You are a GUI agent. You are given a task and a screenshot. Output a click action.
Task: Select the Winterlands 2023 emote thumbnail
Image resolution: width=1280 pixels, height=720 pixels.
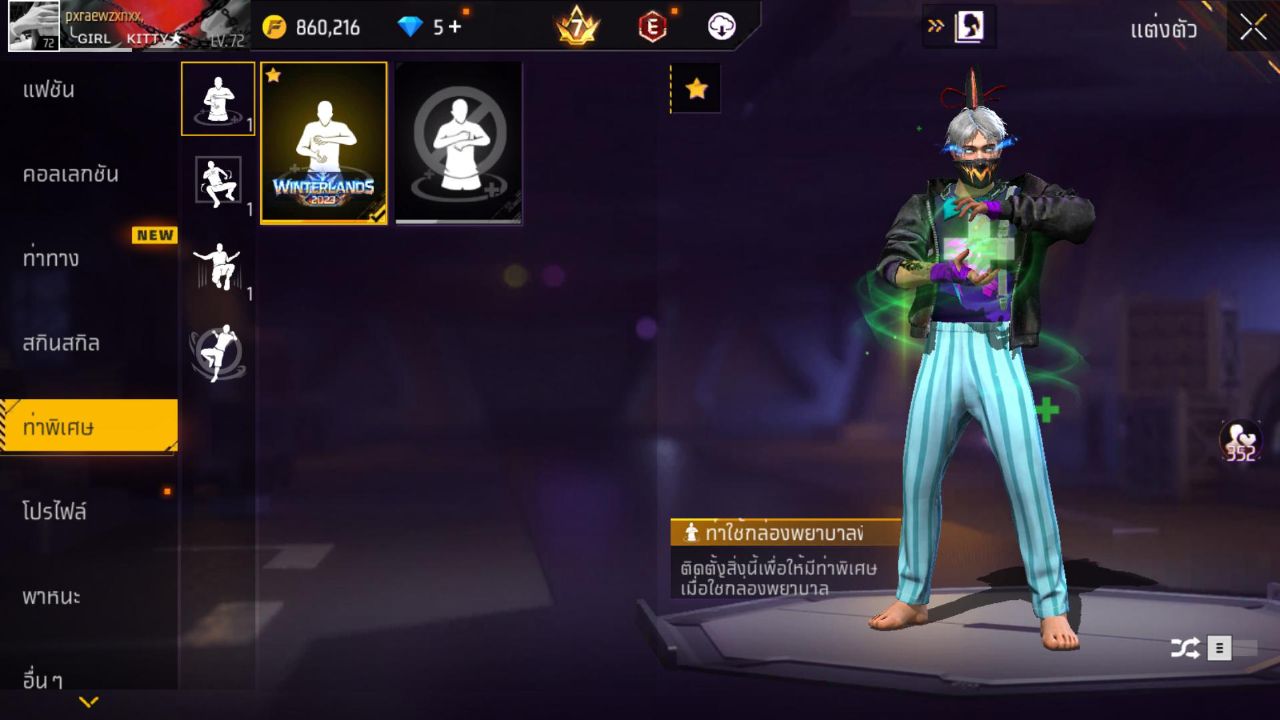322,143
